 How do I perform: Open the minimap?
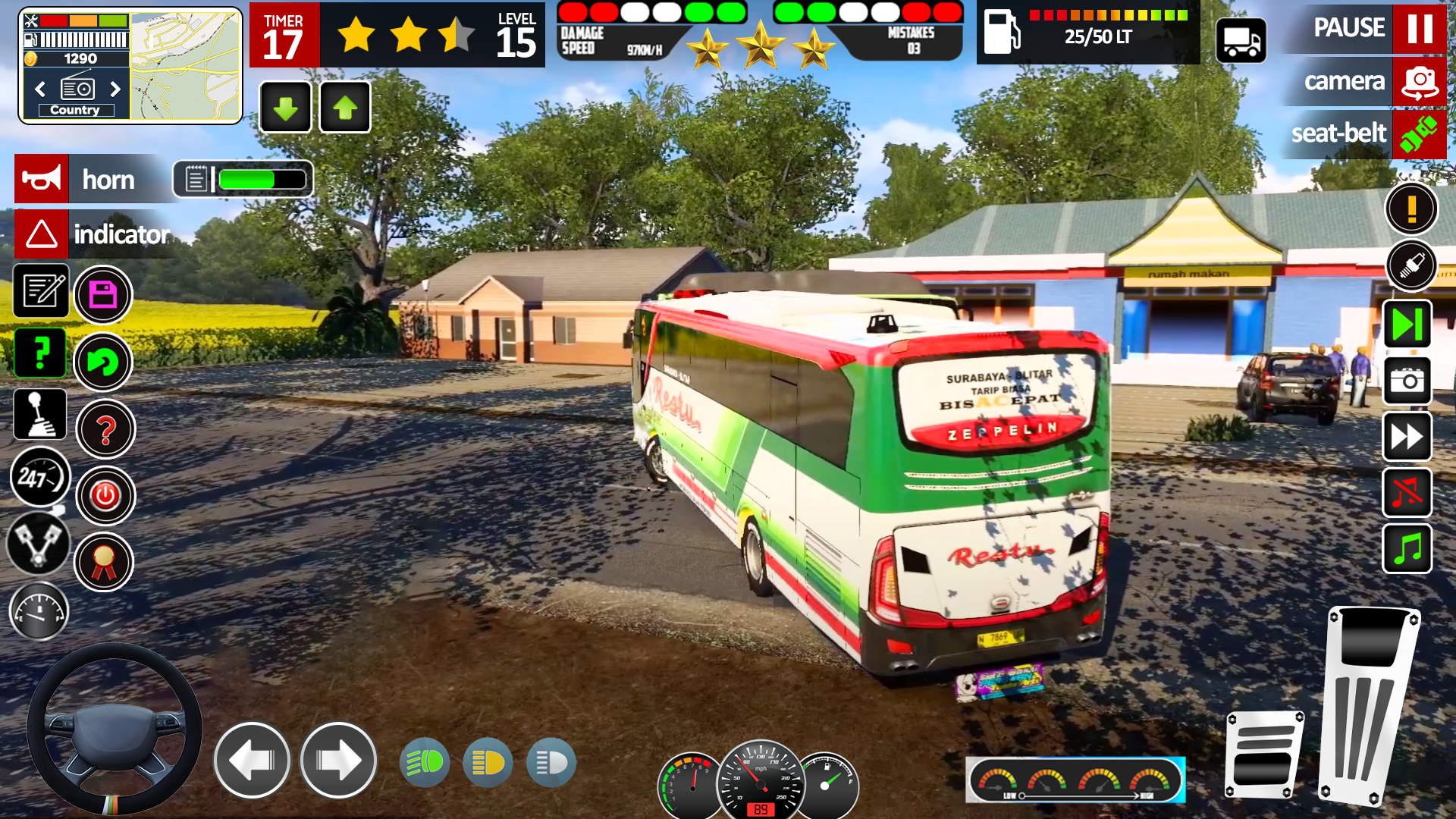click(185, 67)
